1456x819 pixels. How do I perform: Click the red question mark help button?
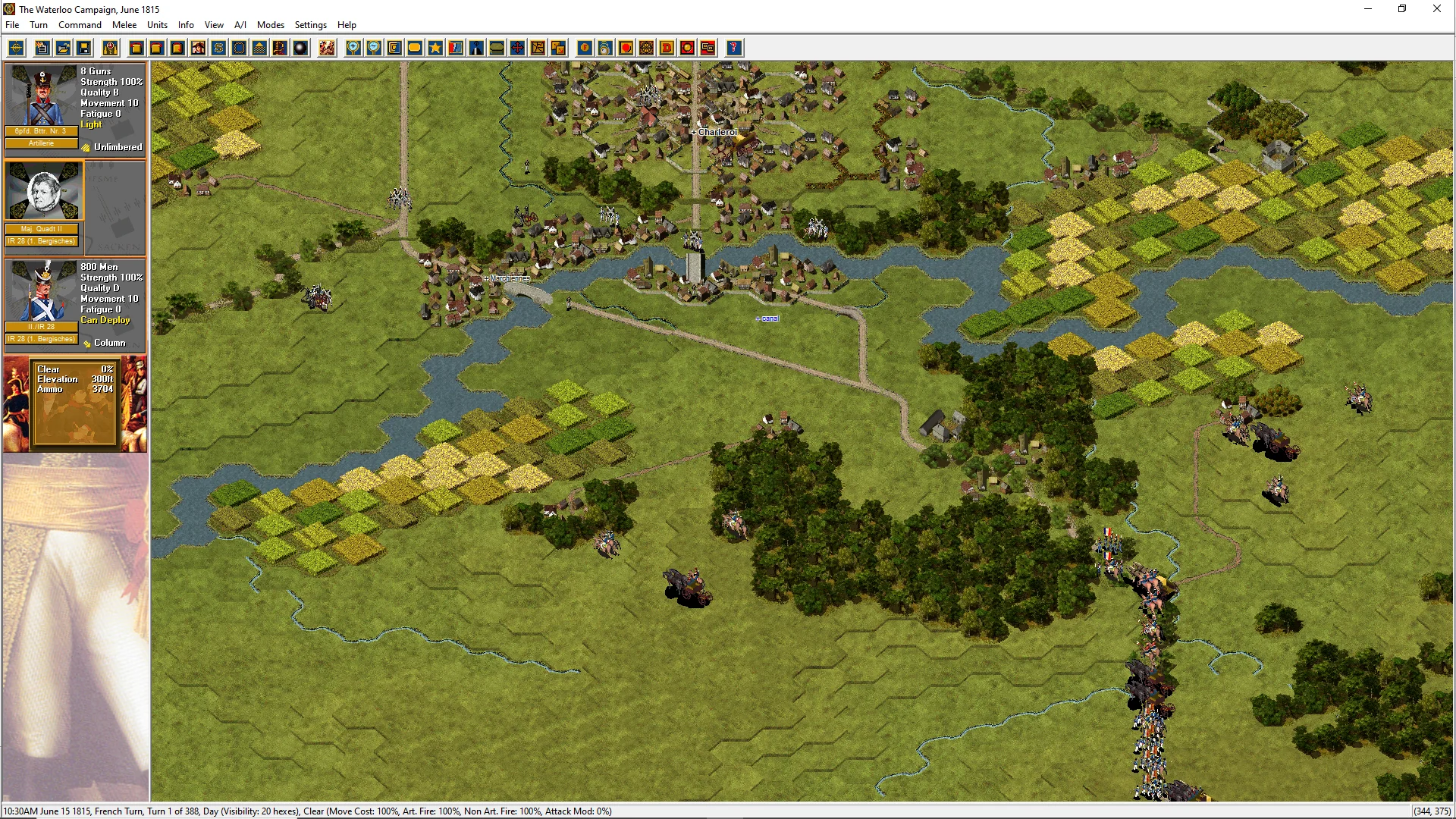(733, 49)
